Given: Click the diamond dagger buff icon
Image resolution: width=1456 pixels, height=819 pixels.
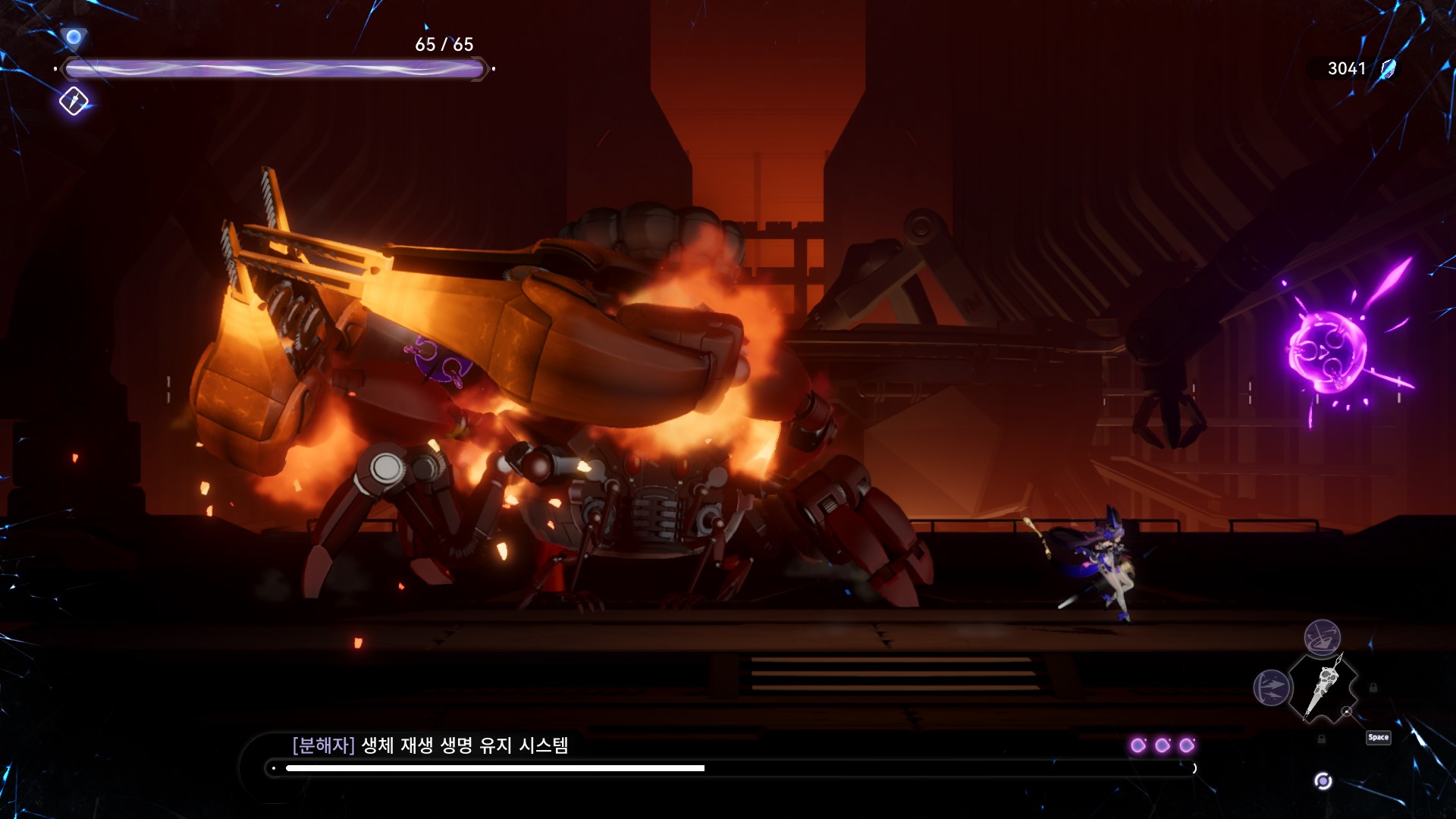Looking at the screenshot, I should (74, 101).
